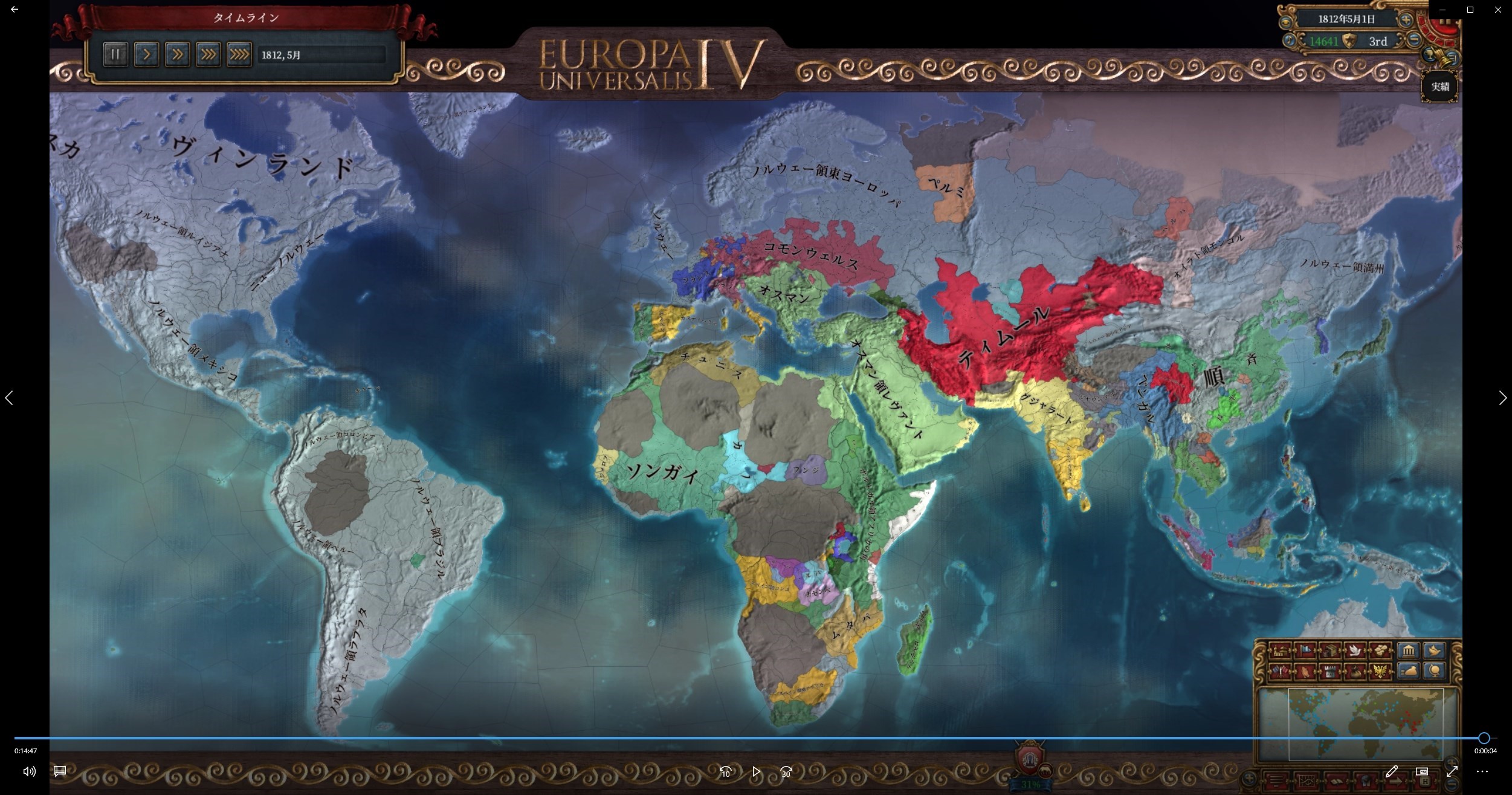Collapse minimap zoom with the minus button
The image size is (1512, 795).
[1452, 785]
